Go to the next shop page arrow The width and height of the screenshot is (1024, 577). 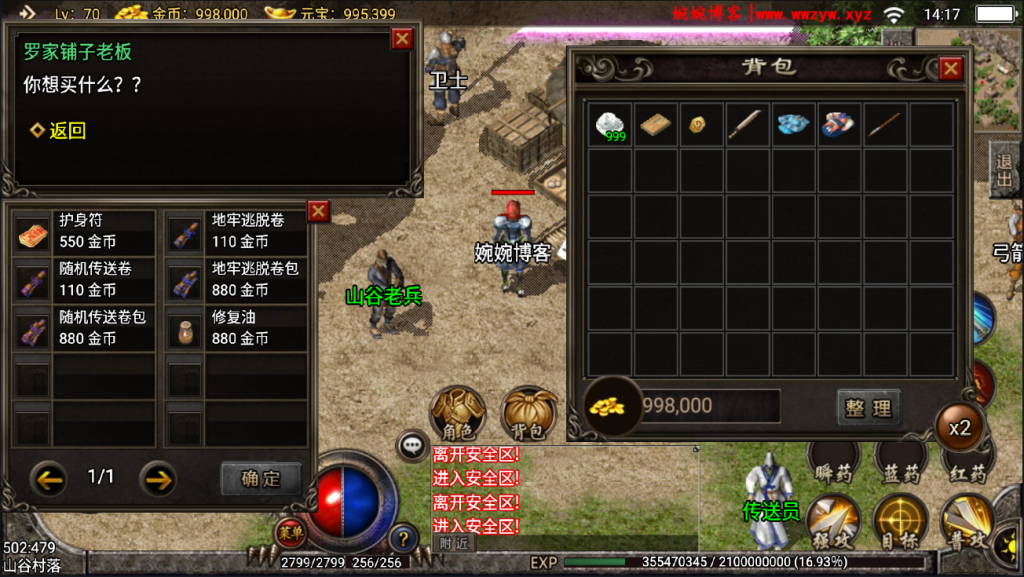(x=157, y=478)
